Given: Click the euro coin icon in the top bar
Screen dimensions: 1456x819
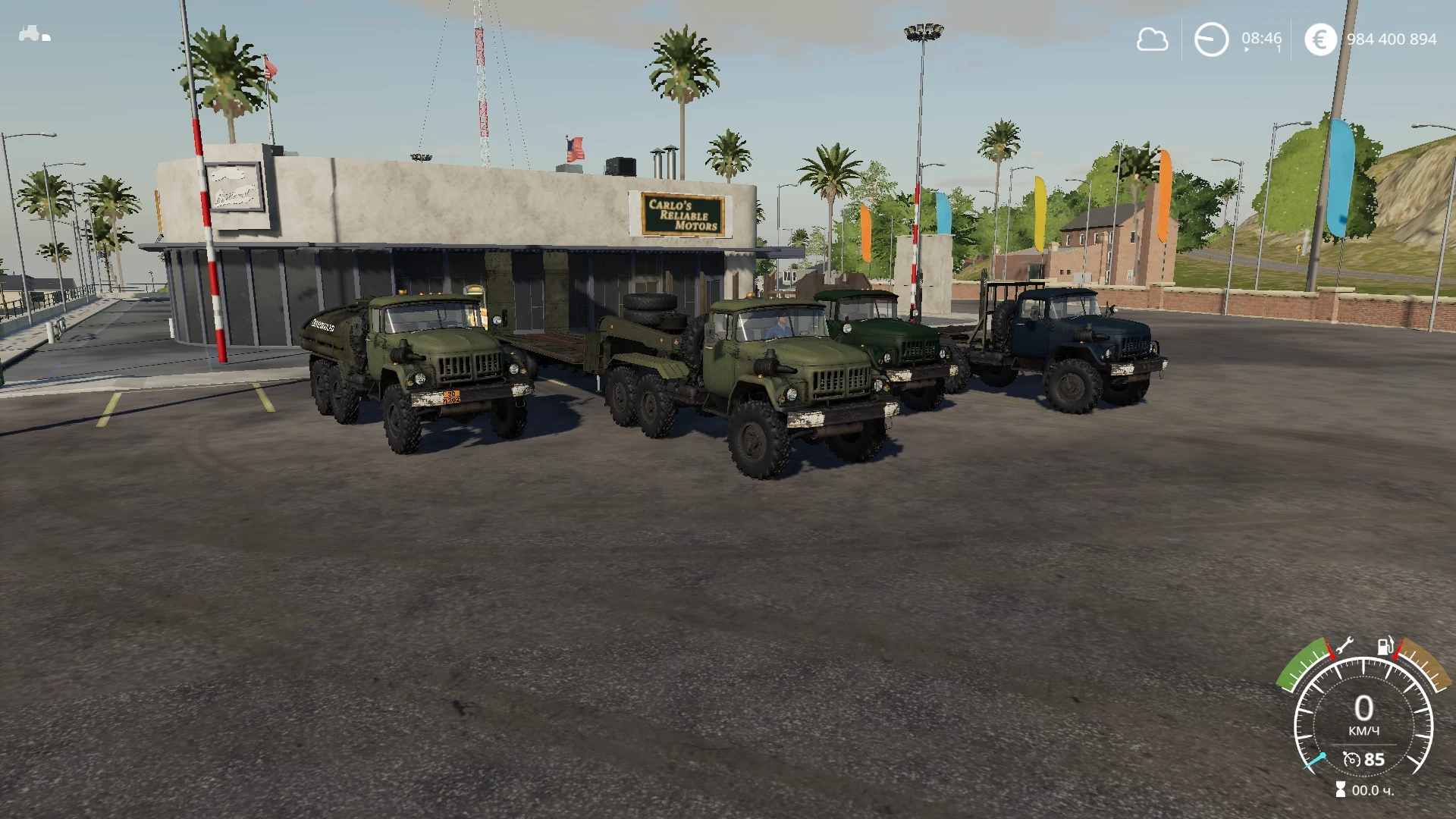Looking at the screenshot, I should pyautogui.click(x=1320, y=39).
